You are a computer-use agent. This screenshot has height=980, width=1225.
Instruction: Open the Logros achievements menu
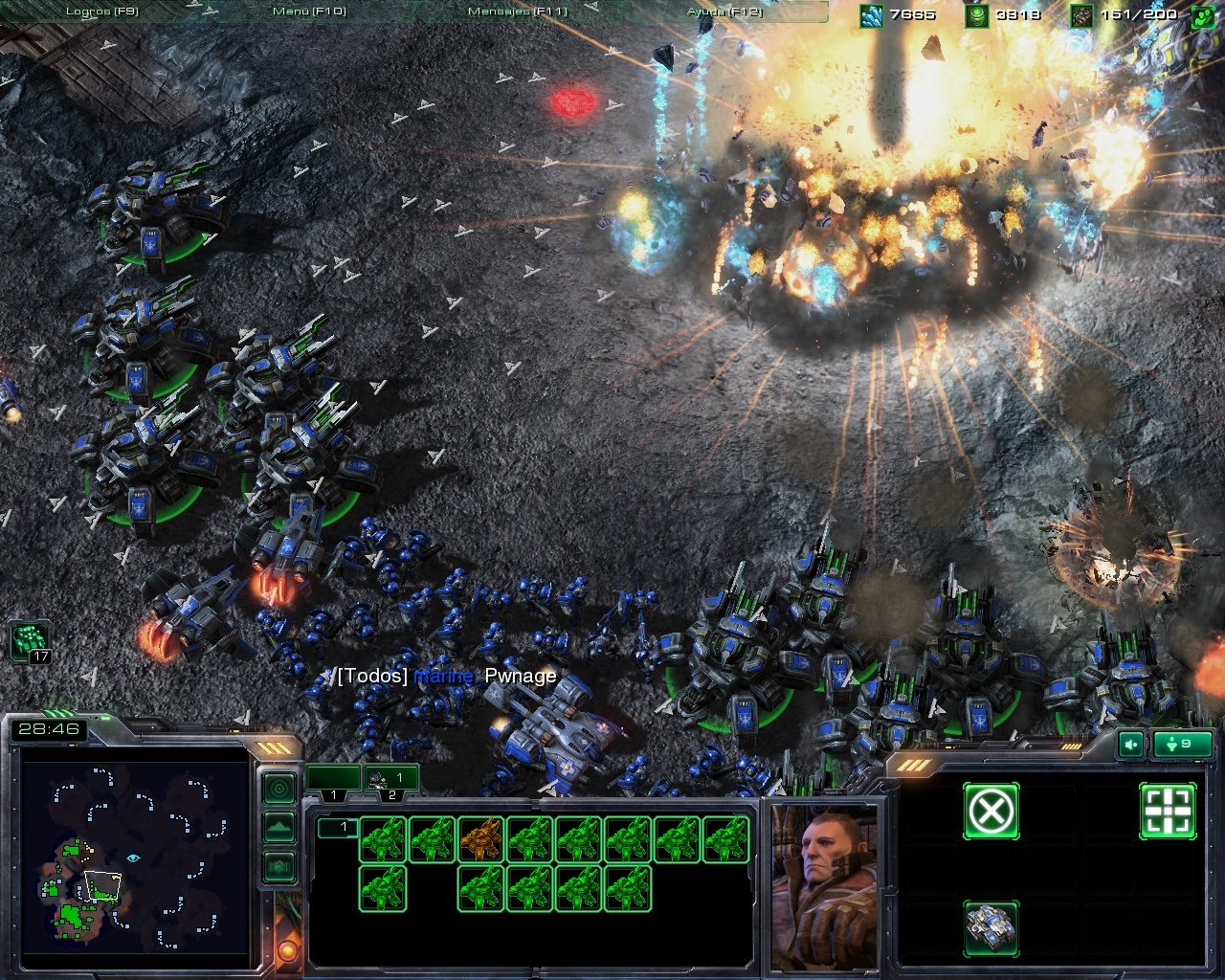coord(102,11)
